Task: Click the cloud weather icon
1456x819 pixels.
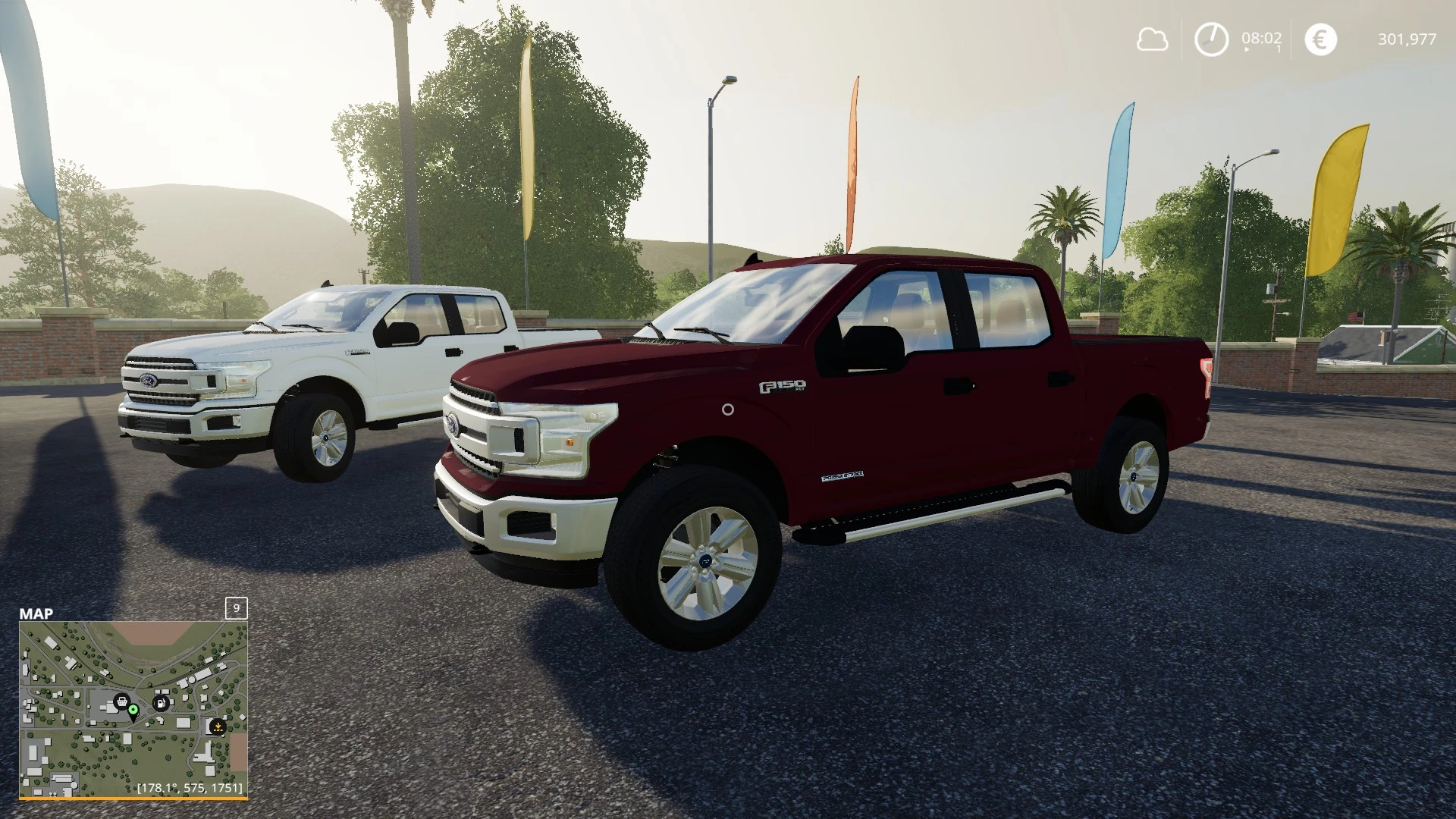Action: click(1152, 39)
